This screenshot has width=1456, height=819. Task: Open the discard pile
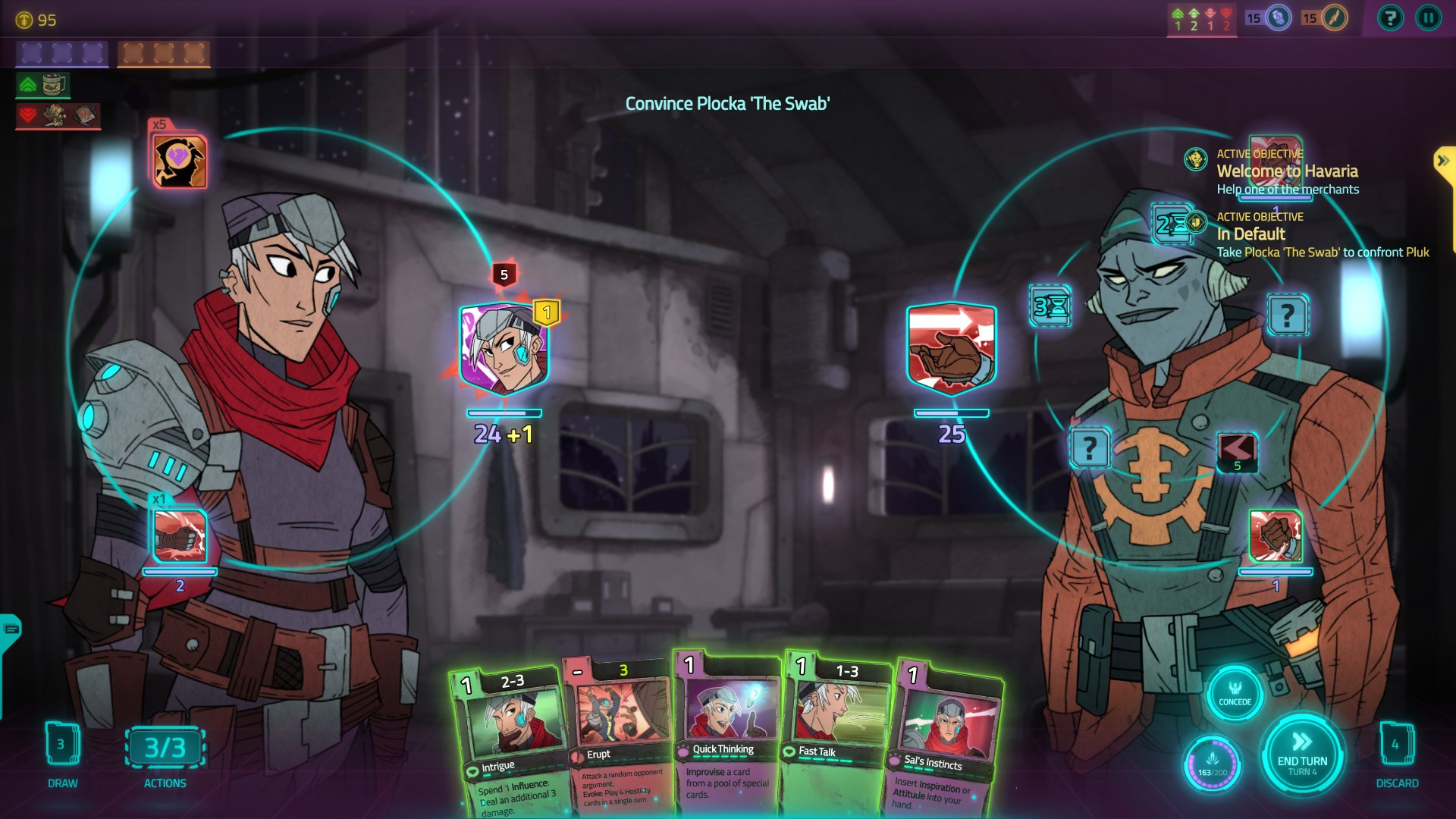pyautogui.click(x=1396, y=745)
